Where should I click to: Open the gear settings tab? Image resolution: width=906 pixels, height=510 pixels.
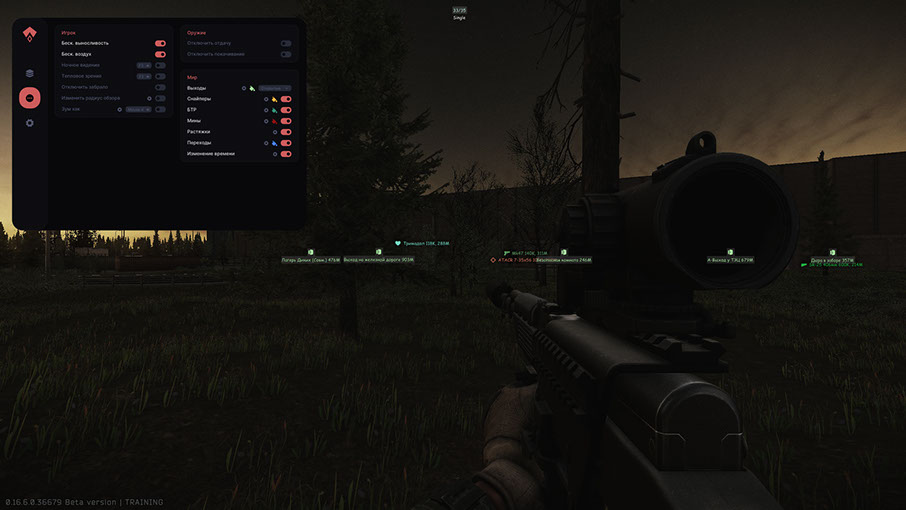30,123
